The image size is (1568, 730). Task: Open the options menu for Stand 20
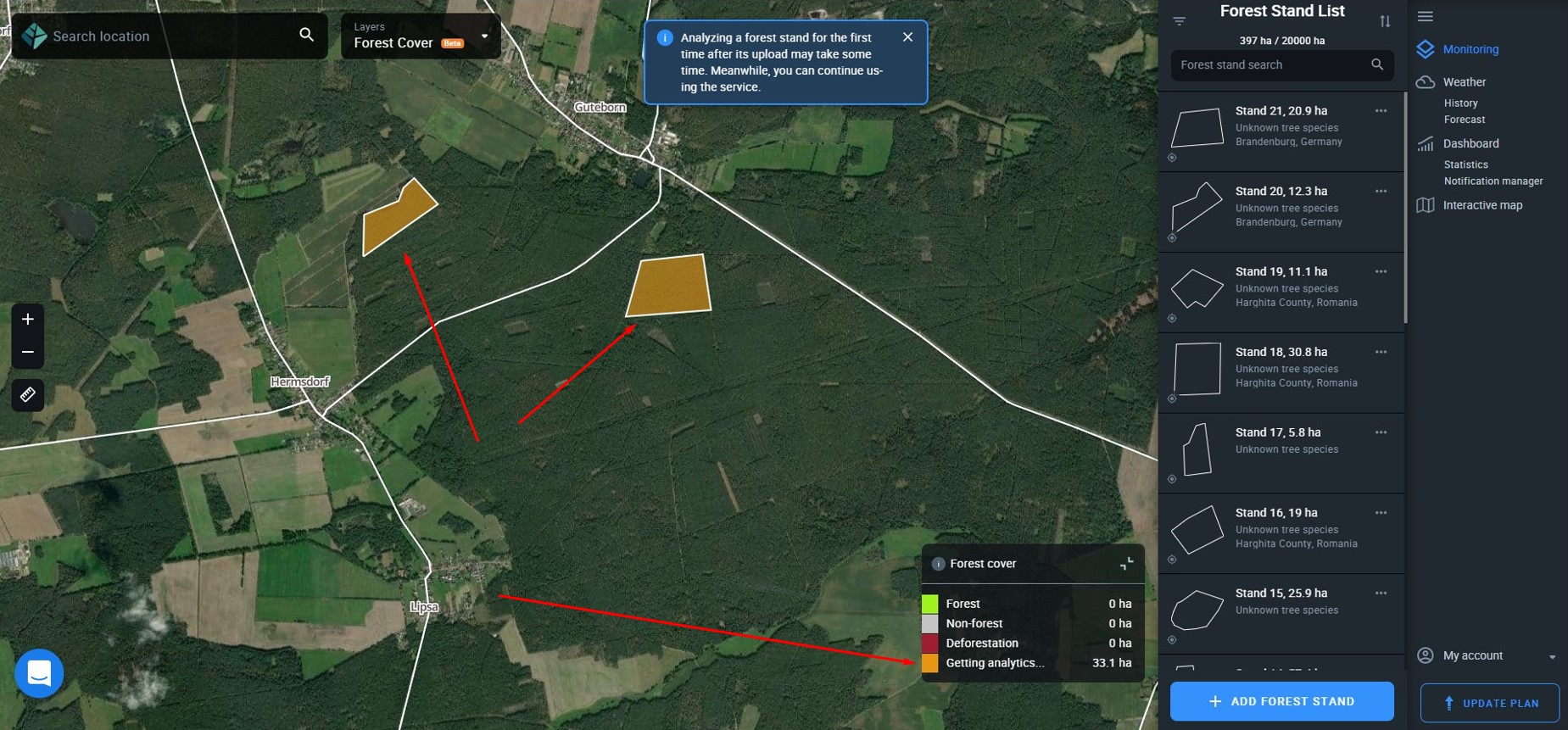click(x=1381, y=191)
